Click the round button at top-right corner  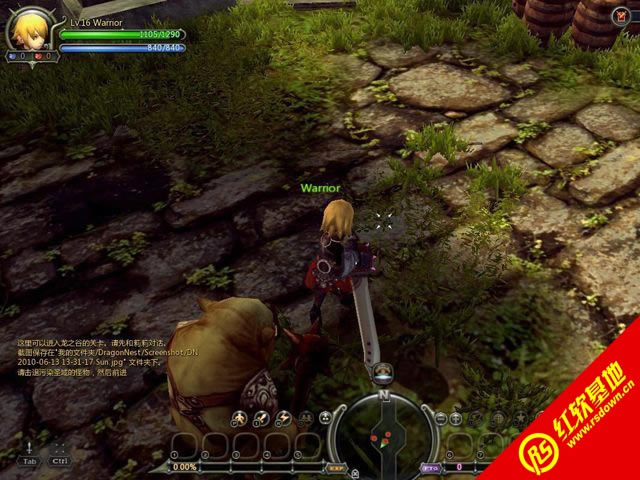coord(625,15)
